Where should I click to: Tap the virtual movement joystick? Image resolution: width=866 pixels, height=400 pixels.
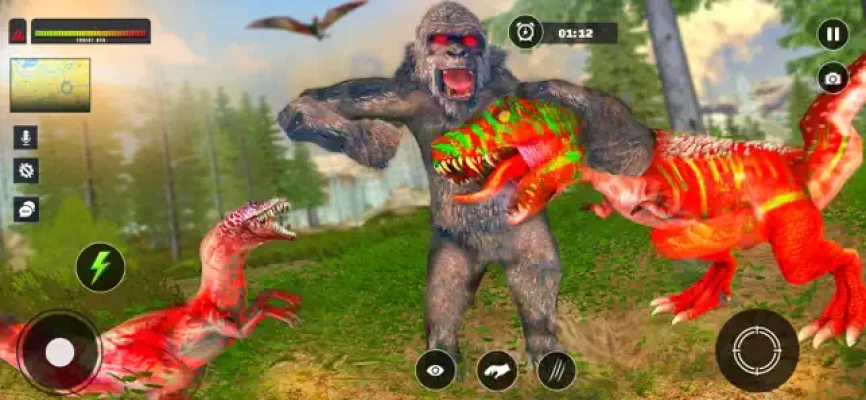59,351
